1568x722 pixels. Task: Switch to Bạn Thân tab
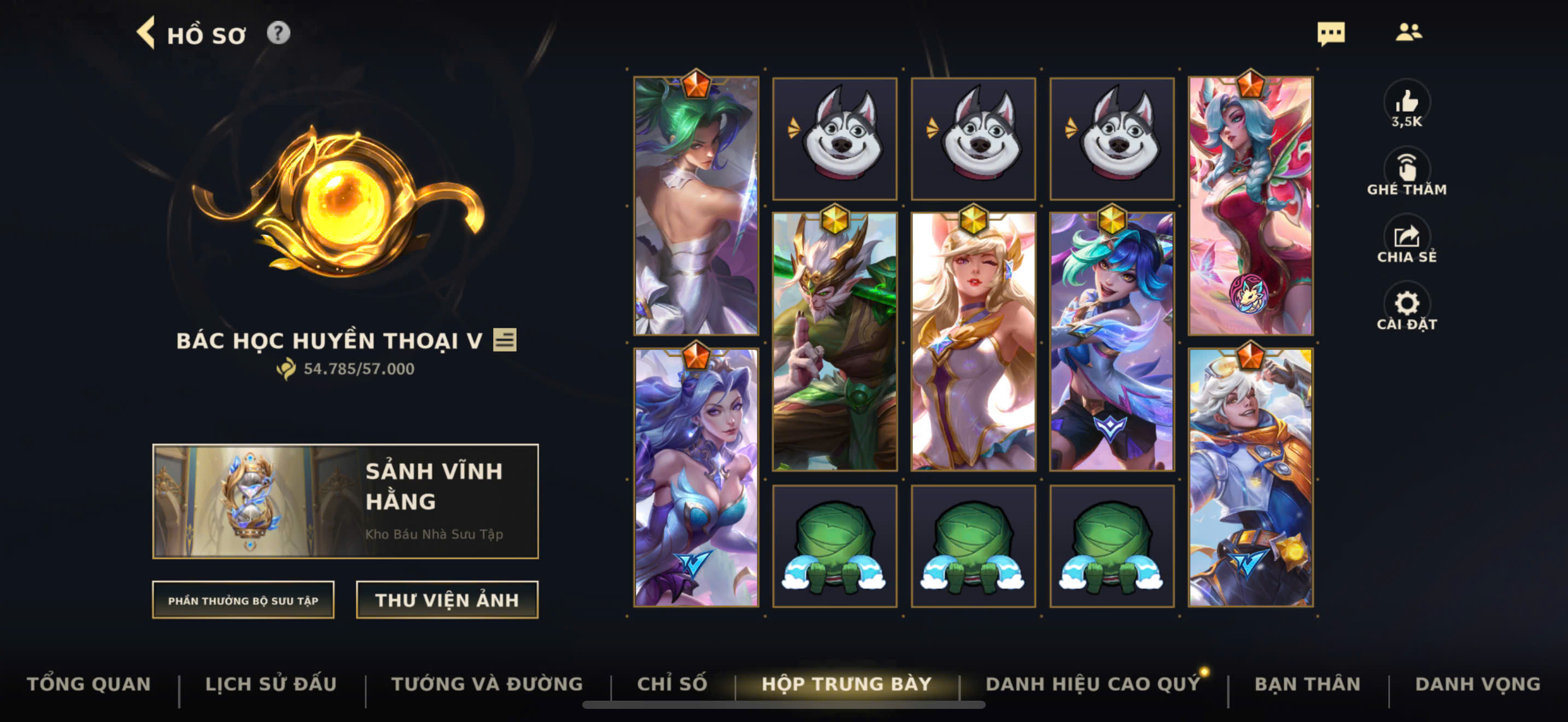[x=1307, y=684]
